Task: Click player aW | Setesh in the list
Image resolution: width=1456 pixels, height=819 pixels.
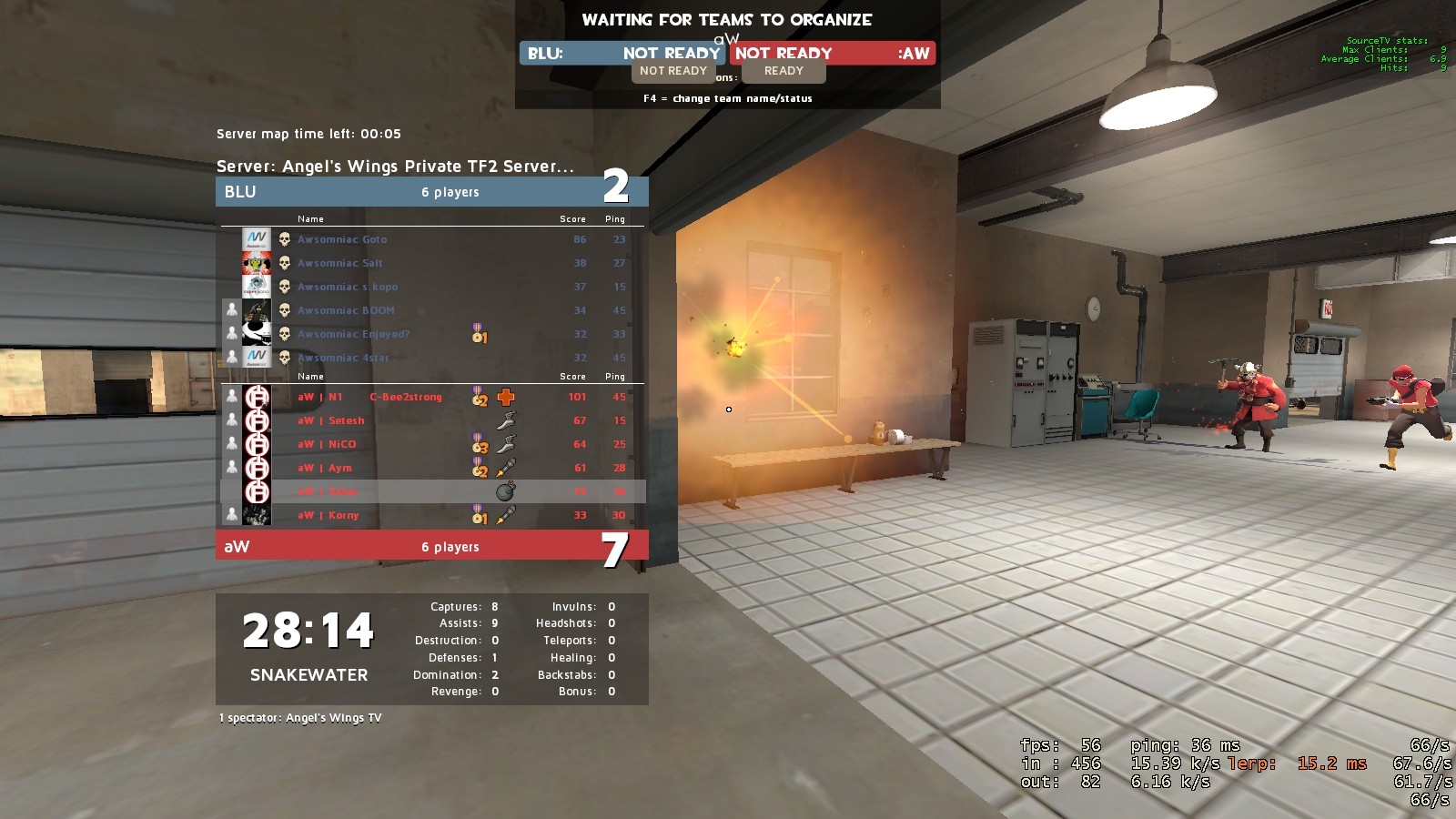Action: pyautogui.click(x=332, y=420)
